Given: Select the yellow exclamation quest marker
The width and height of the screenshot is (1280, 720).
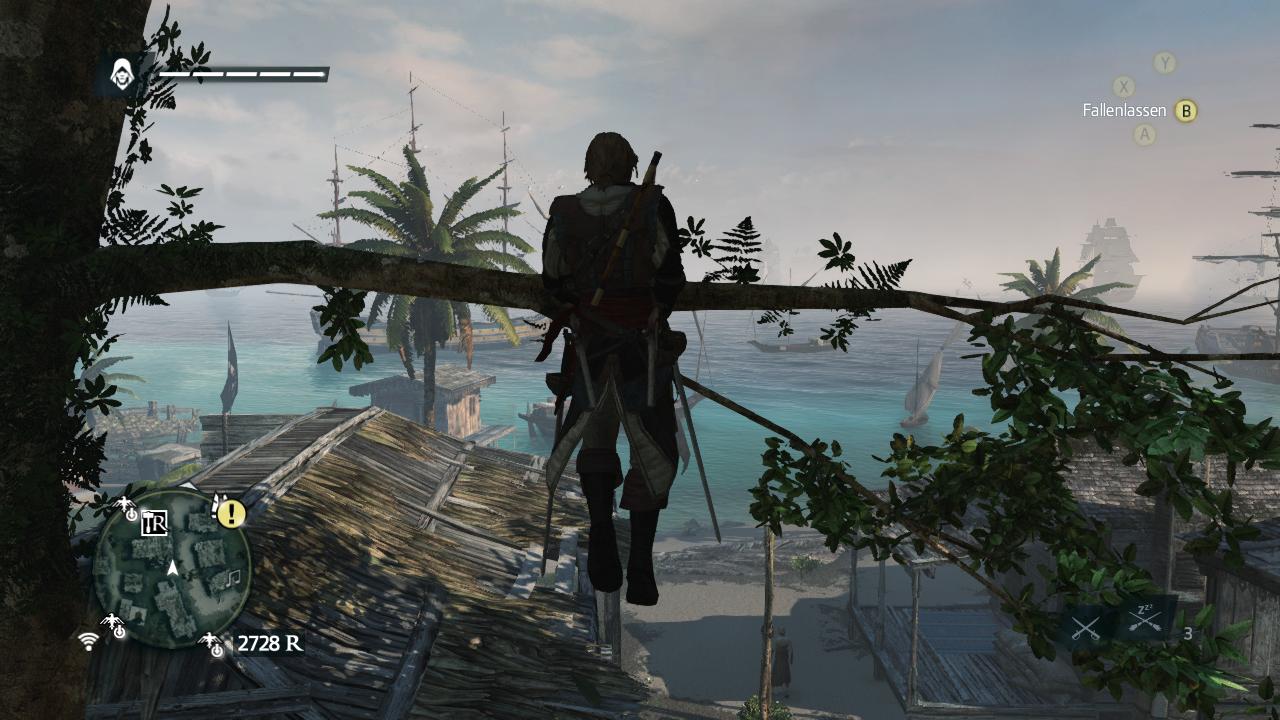Looking at the screenshot, I should (x=232, y=514).
